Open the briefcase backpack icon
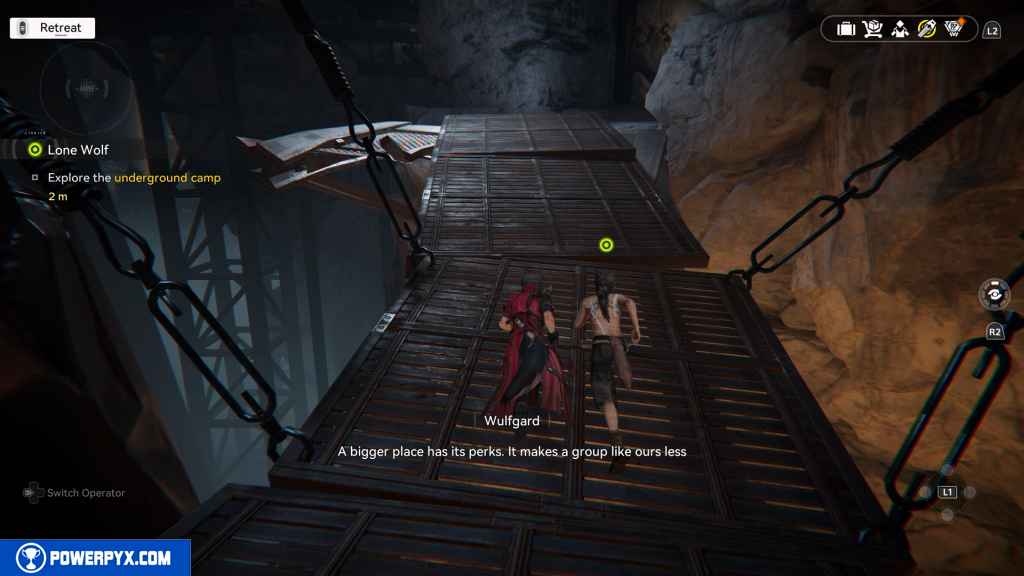The image size is (1024, 576). pyautogui.click(x=846, y=29)
